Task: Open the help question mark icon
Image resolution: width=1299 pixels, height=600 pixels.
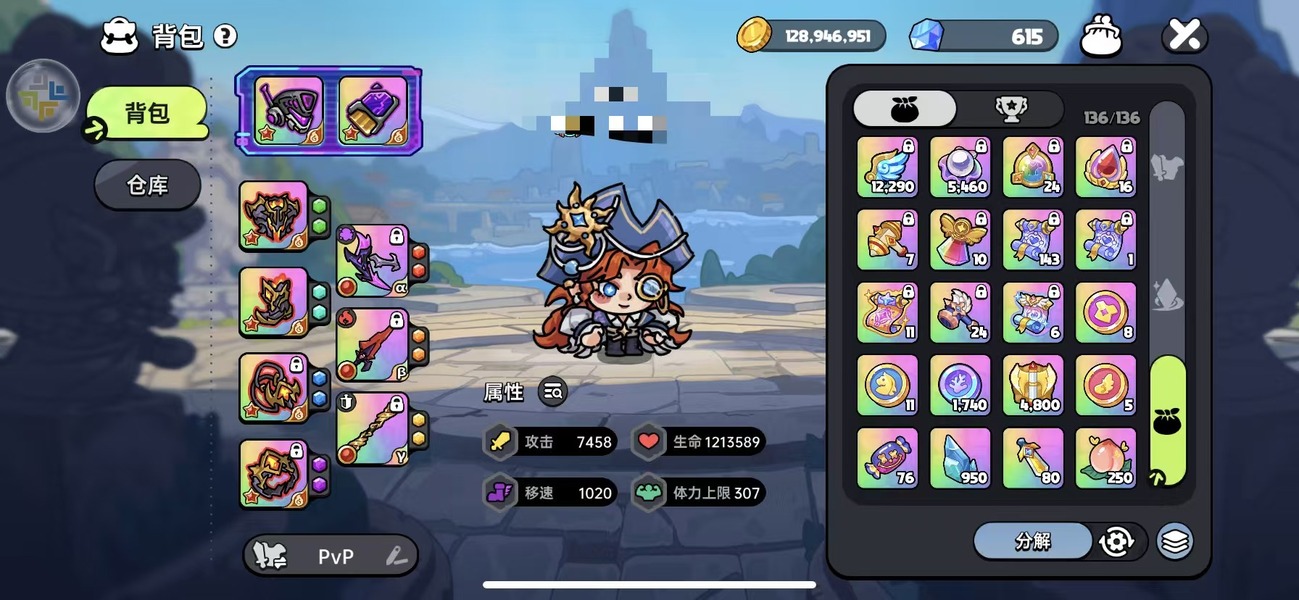Action: pos(226,37)
